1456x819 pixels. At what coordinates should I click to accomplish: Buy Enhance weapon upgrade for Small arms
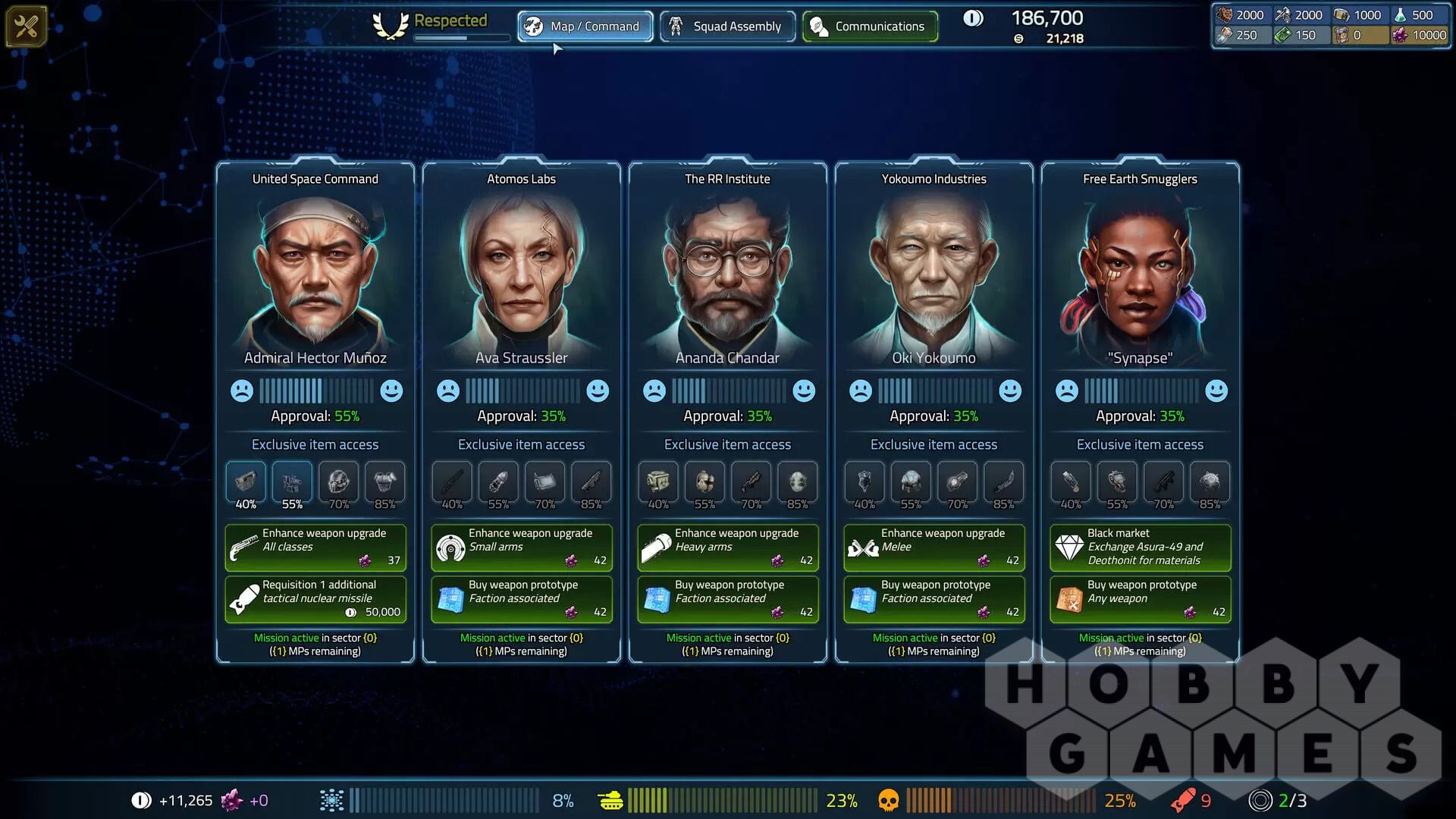[x=522, y=547]
